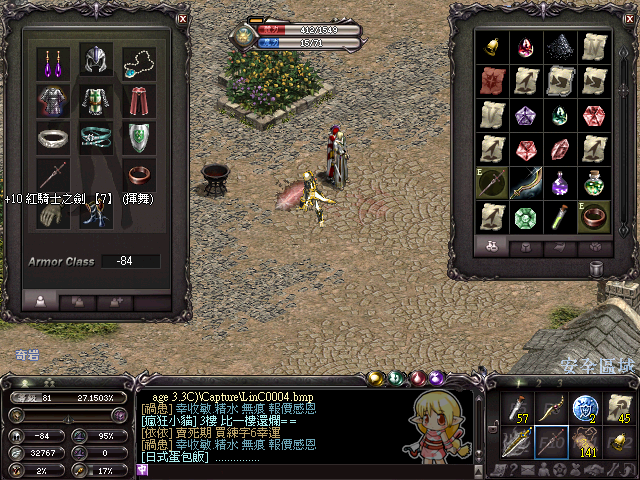The width and height of the screenshot is (640, 480).
Task: Click the green octagon gem in inventory
Action: point(526,216)
